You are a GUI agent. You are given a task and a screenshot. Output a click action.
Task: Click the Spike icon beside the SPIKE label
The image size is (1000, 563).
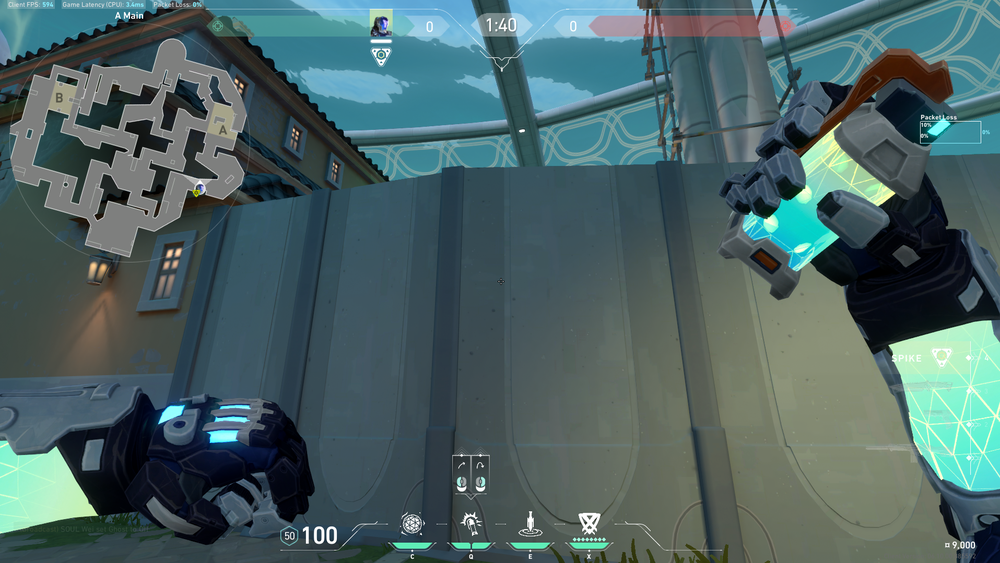coord(940,357)
